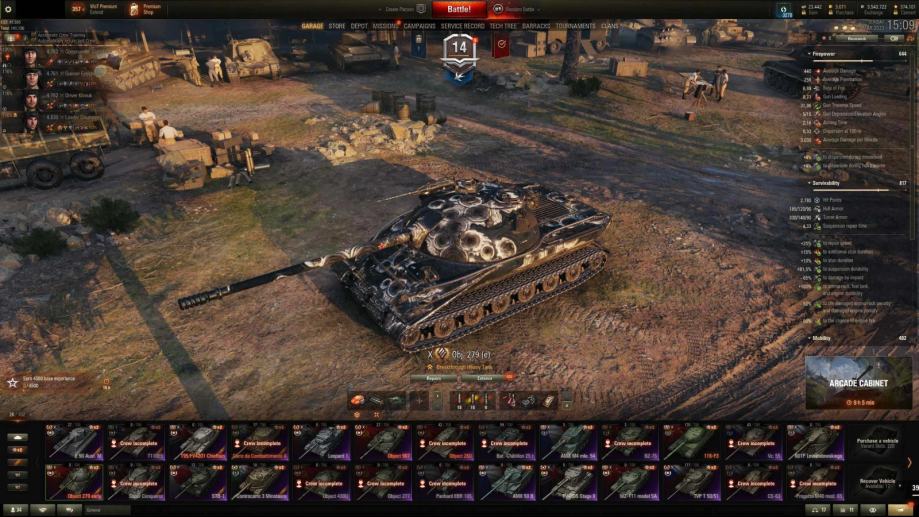This screenshot has height=517, width=919.
Task: Show the Tech Tree
Action: tap(503, 26)
